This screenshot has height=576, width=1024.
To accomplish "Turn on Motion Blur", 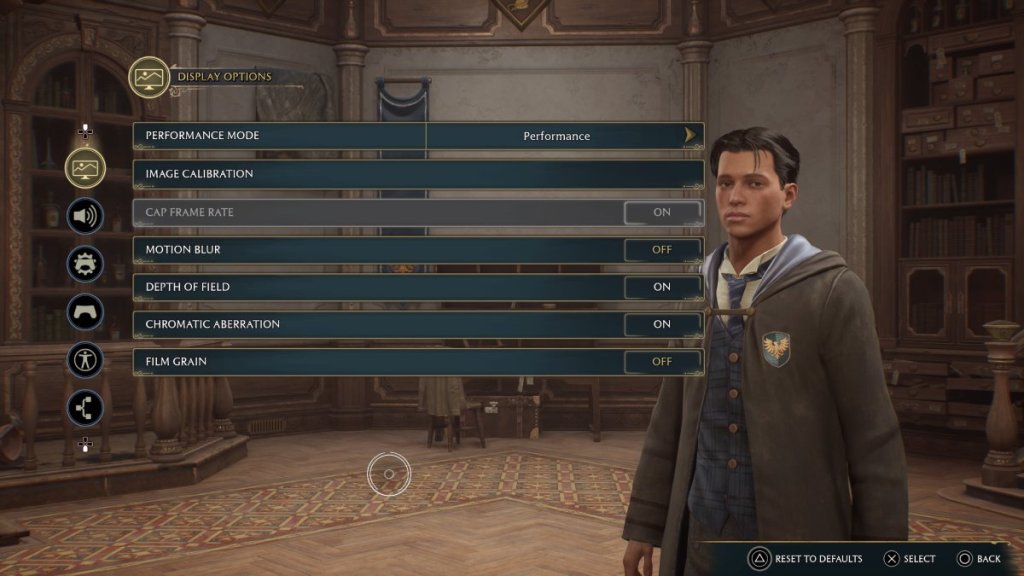I will pyautogui.click(x=662, y=249).
